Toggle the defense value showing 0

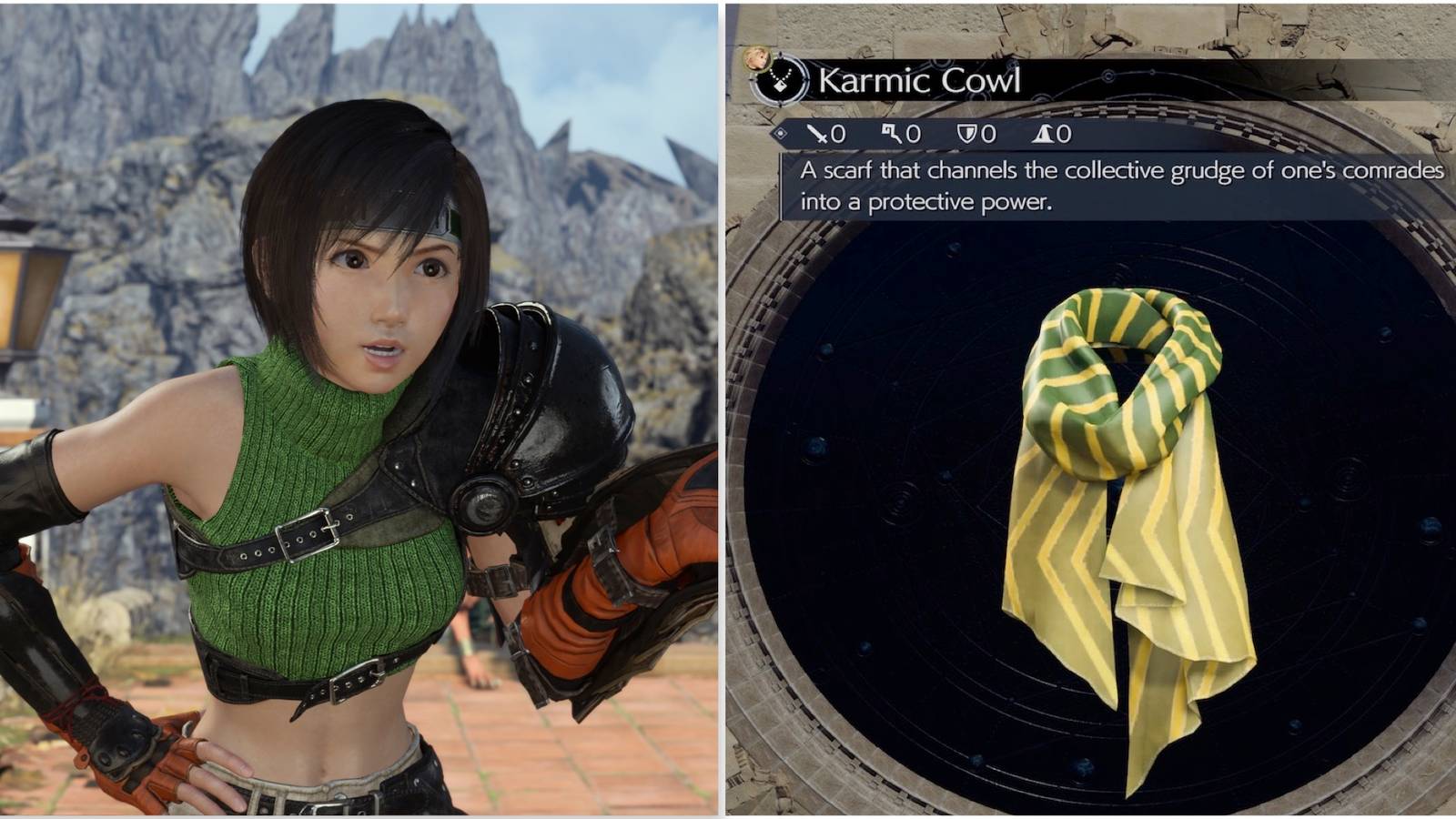click(988, 135)
